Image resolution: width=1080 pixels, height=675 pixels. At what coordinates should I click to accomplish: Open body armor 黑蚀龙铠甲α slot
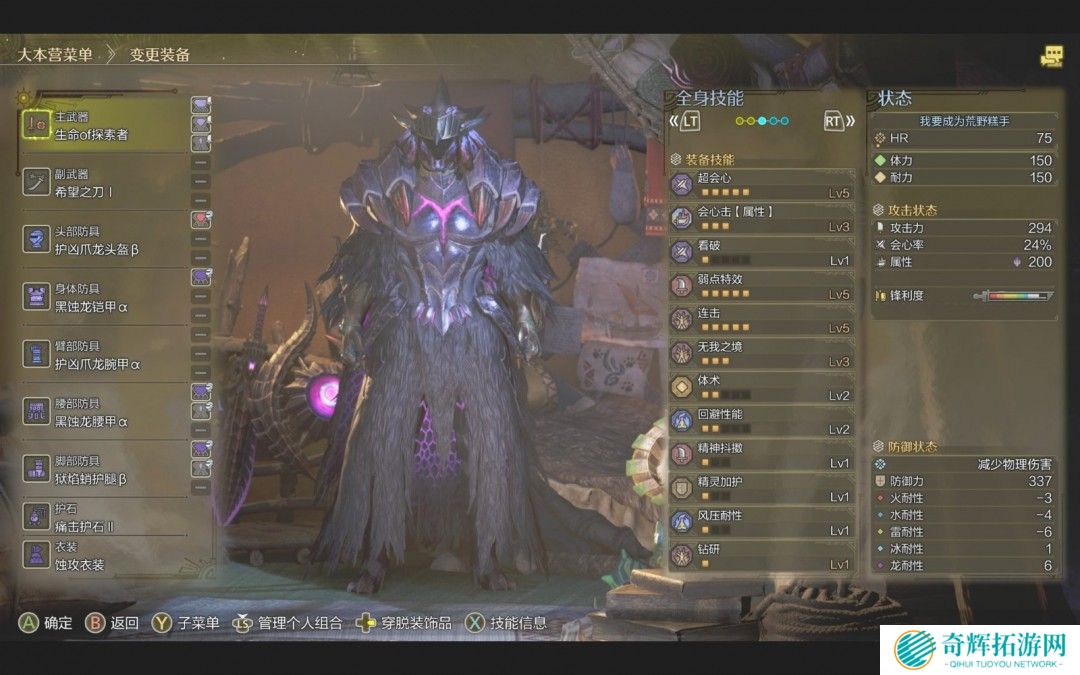tap(100, 297)
